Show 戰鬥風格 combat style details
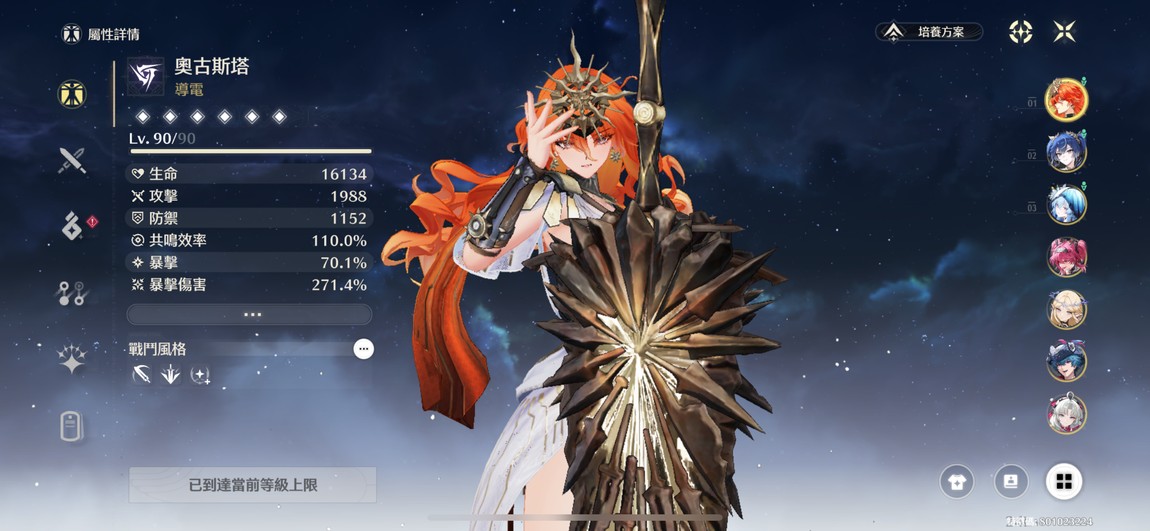 tap(363, 349)
